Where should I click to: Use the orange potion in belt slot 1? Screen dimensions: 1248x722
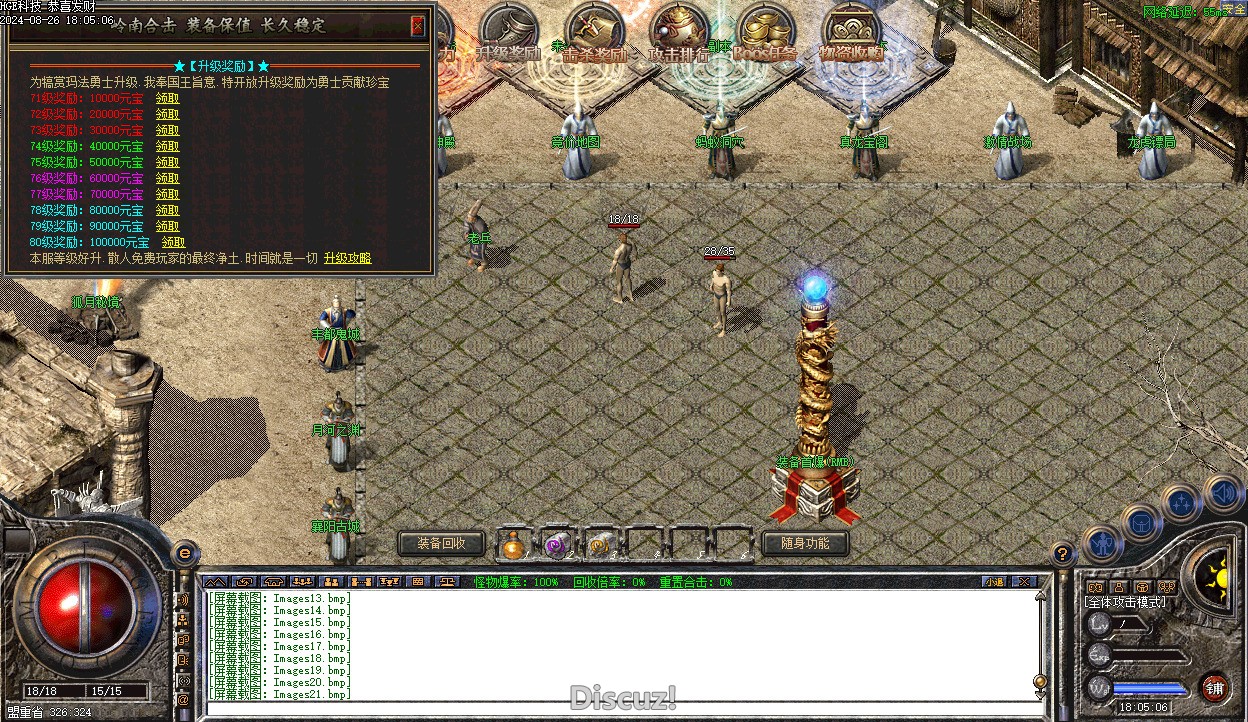pyautogui.click(x=513, y=544)
